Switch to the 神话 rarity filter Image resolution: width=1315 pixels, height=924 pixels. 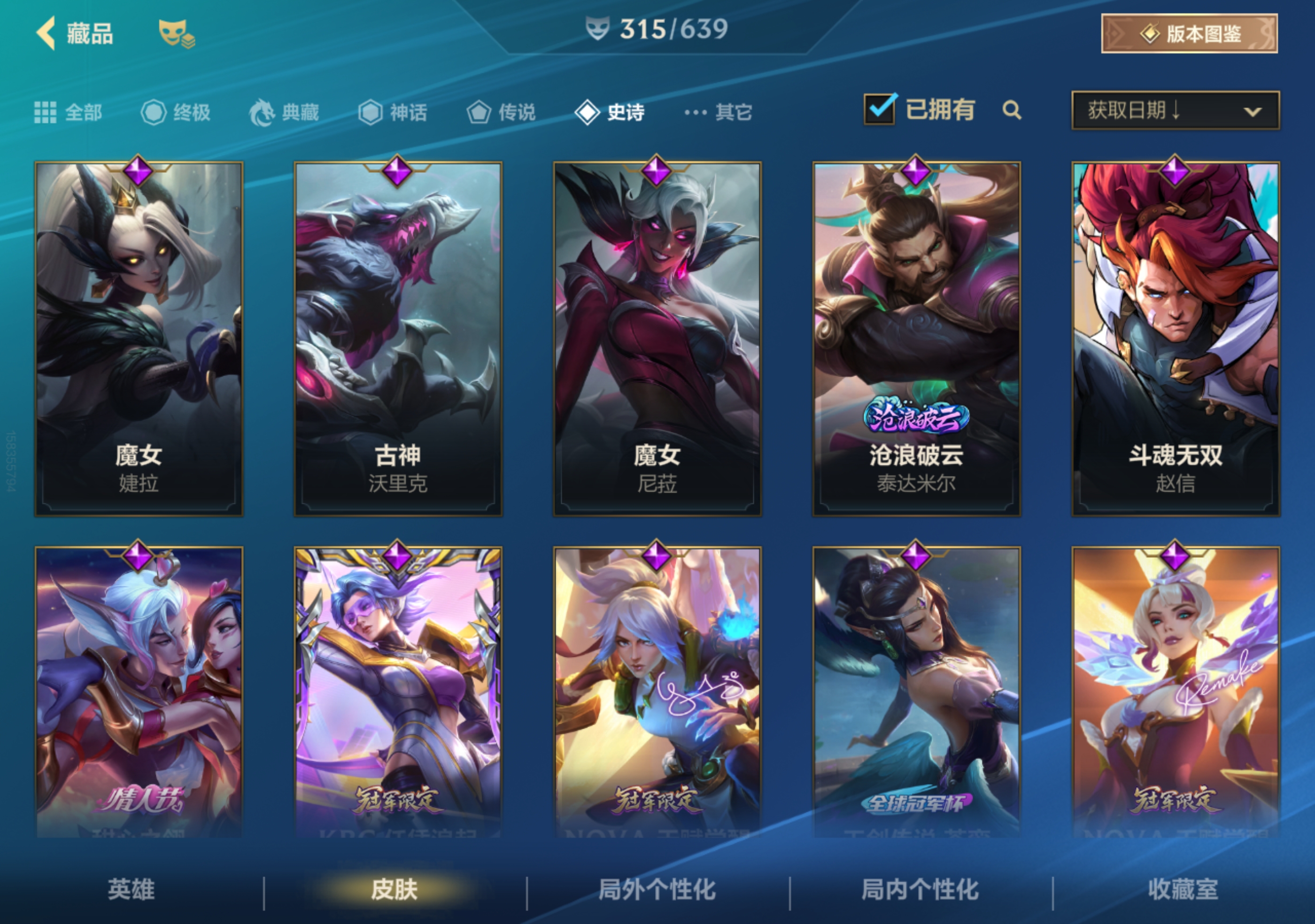click(393, 112)
